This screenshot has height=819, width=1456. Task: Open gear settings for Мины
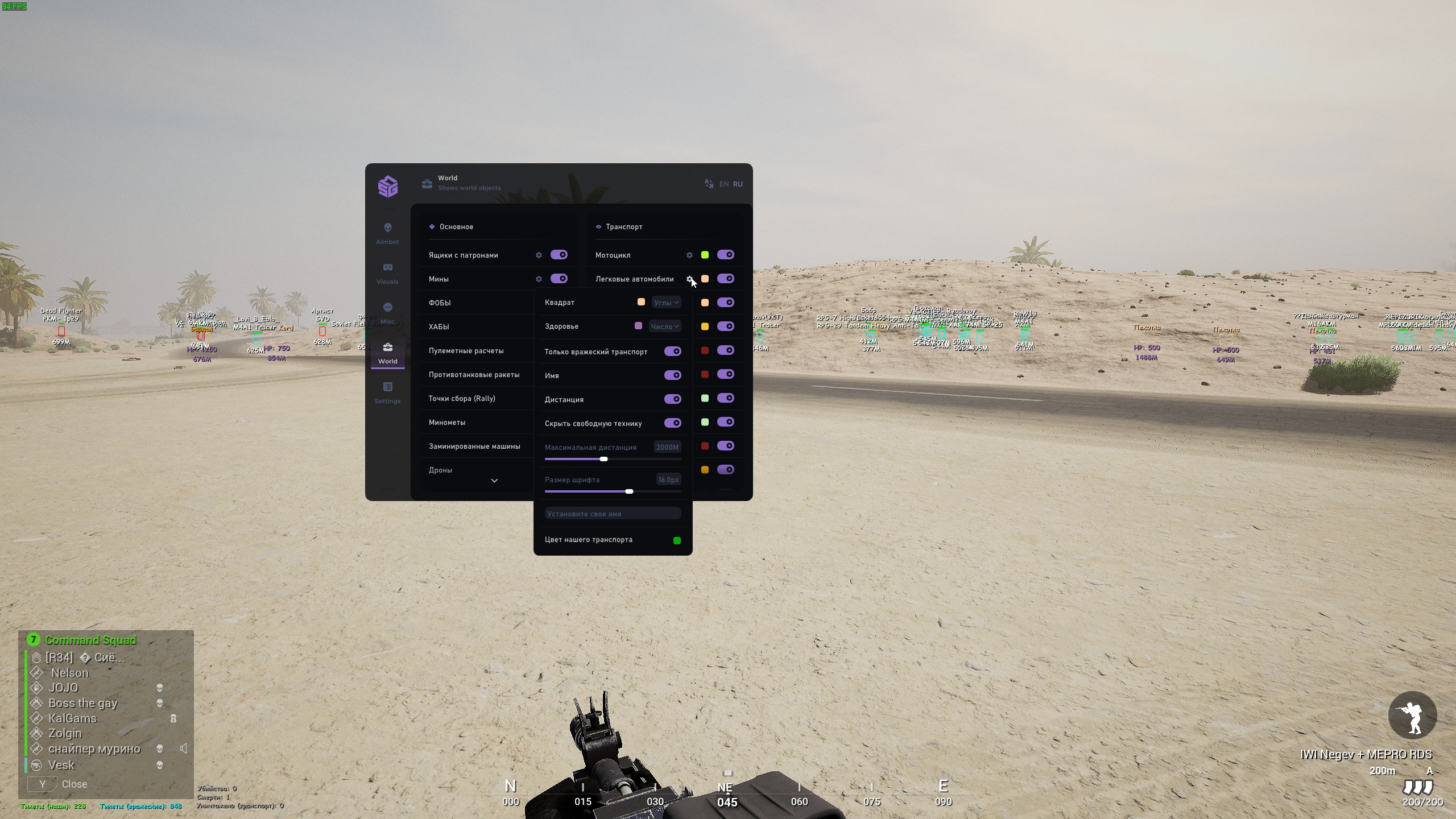tap(539, 279)
